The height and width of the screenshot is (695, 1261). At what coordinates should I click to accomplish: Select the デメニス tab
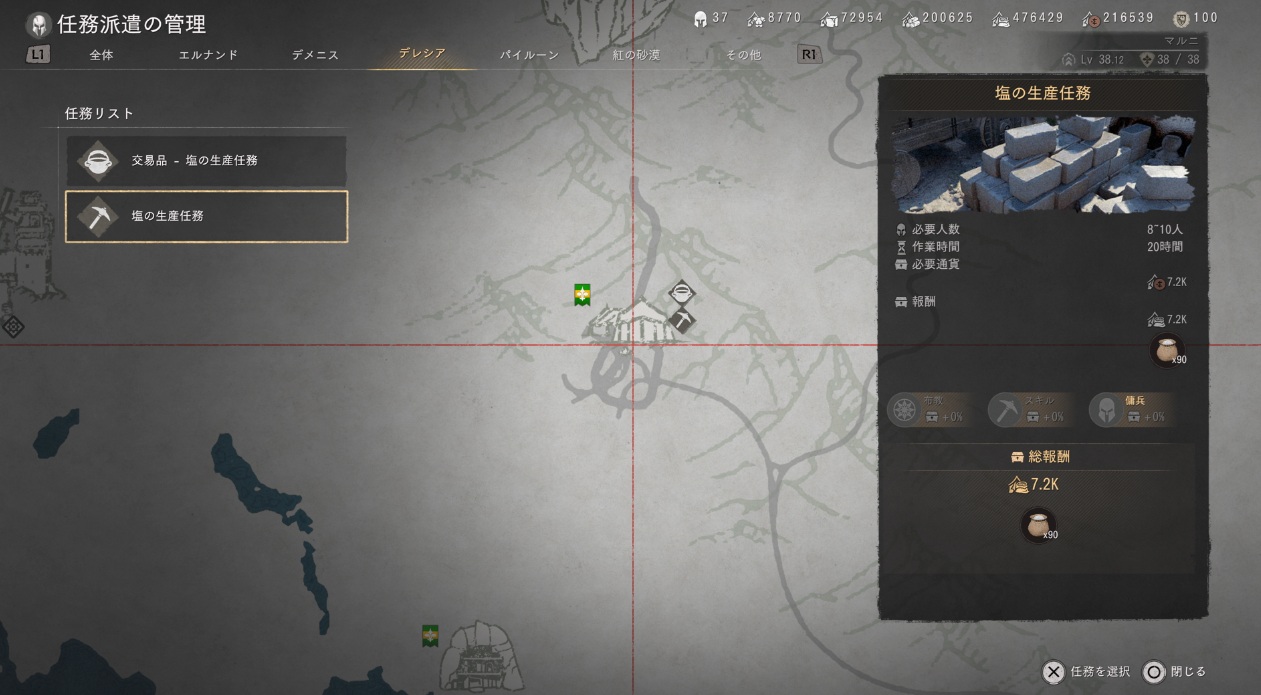click(315, 55)
